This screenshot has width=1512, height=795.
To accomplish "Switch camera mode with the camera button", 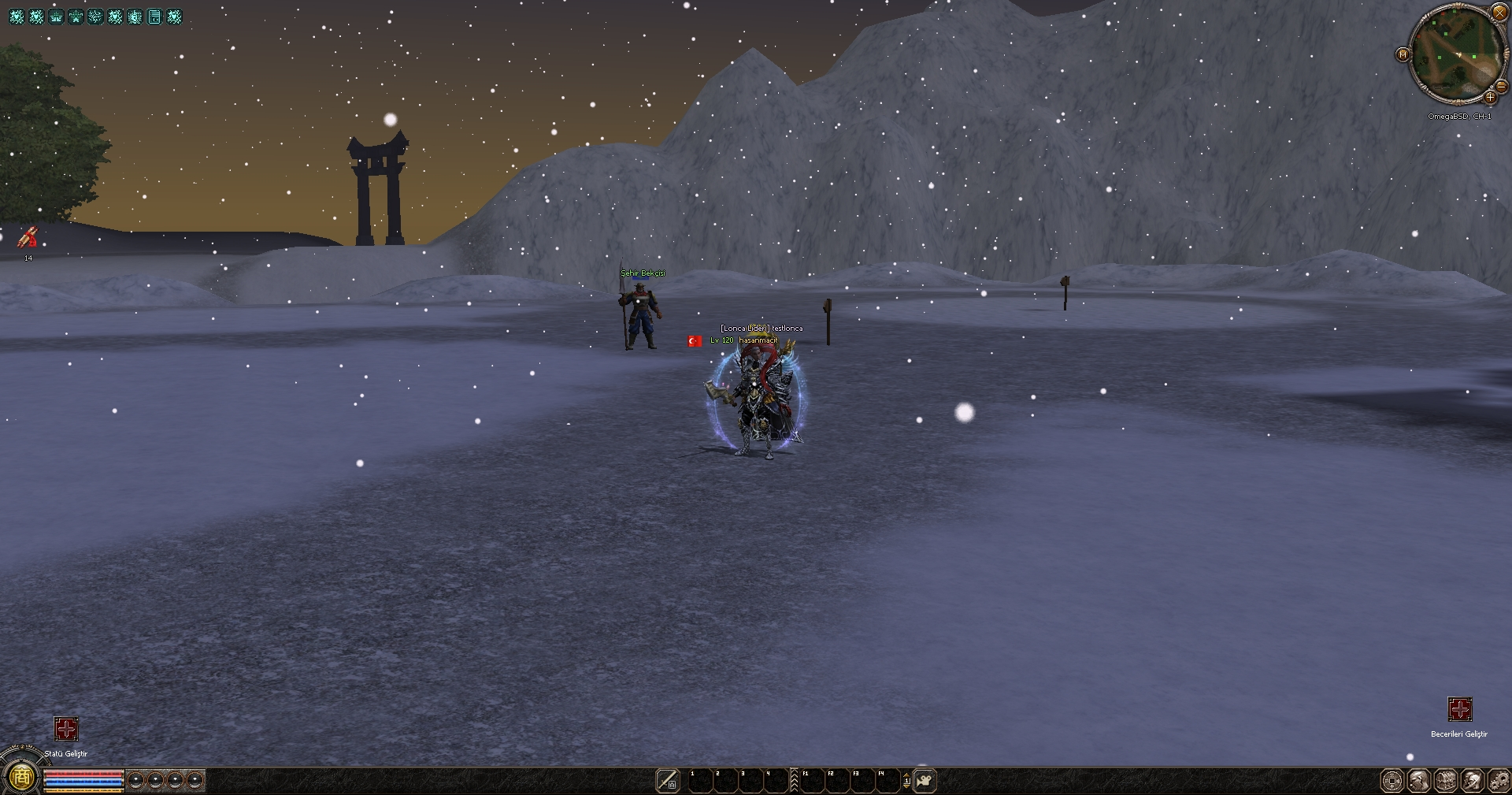I will 925,780.
